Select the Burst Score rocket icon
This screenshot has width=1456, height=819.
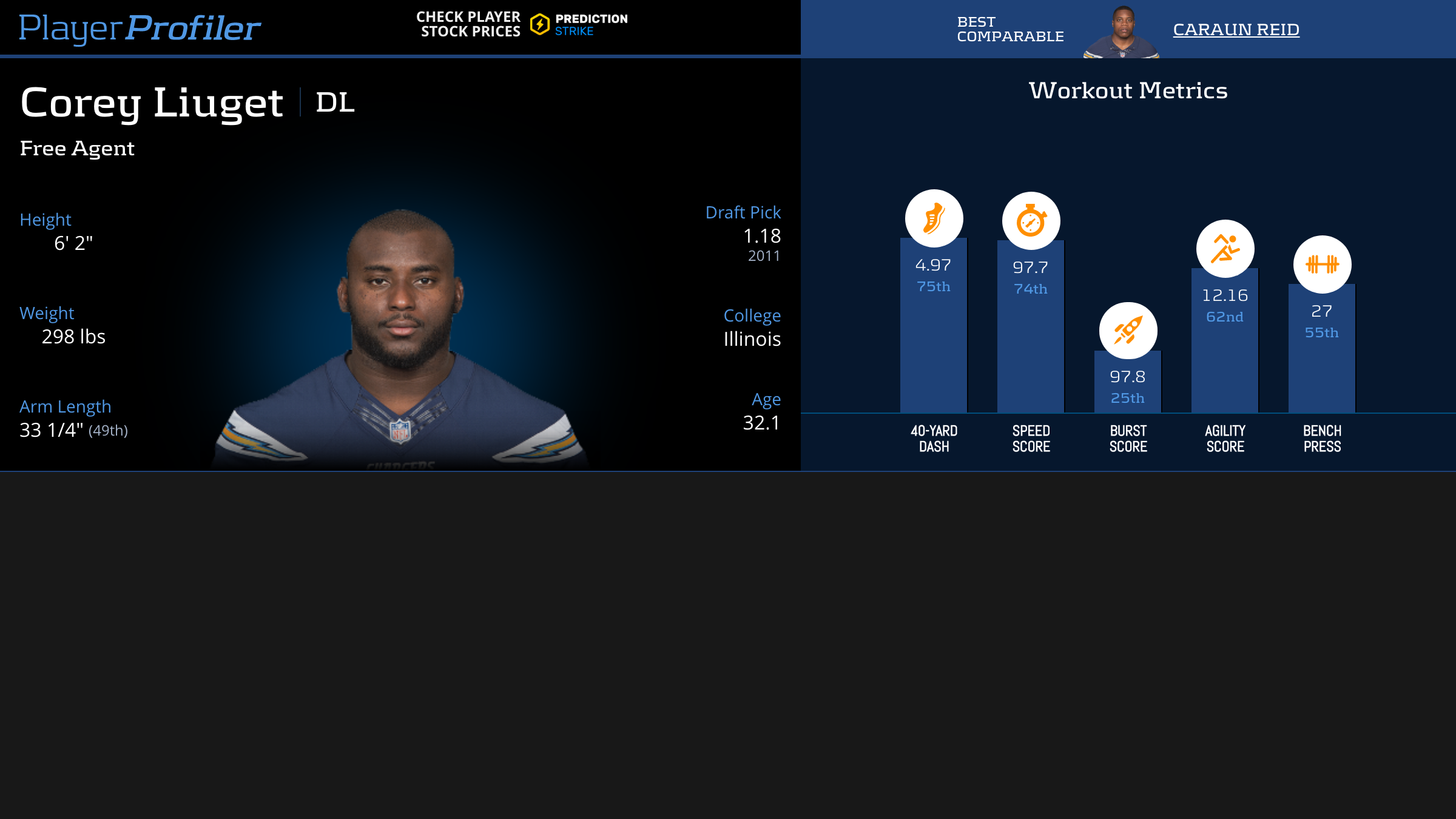[x=1128, y=331]
